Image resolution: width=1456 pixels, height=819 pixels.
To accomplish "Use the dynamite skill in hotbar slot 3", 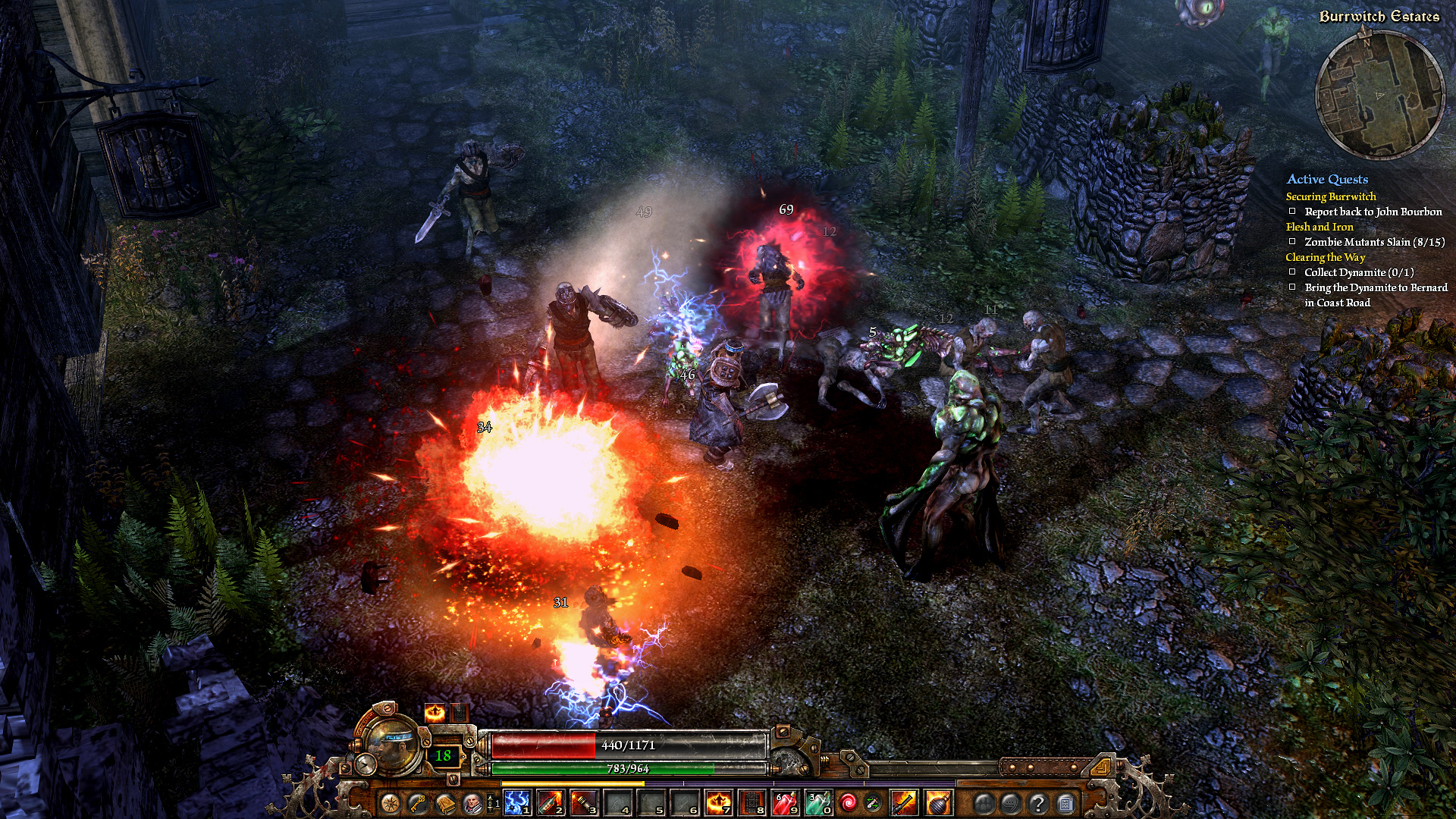I will 582,802.
